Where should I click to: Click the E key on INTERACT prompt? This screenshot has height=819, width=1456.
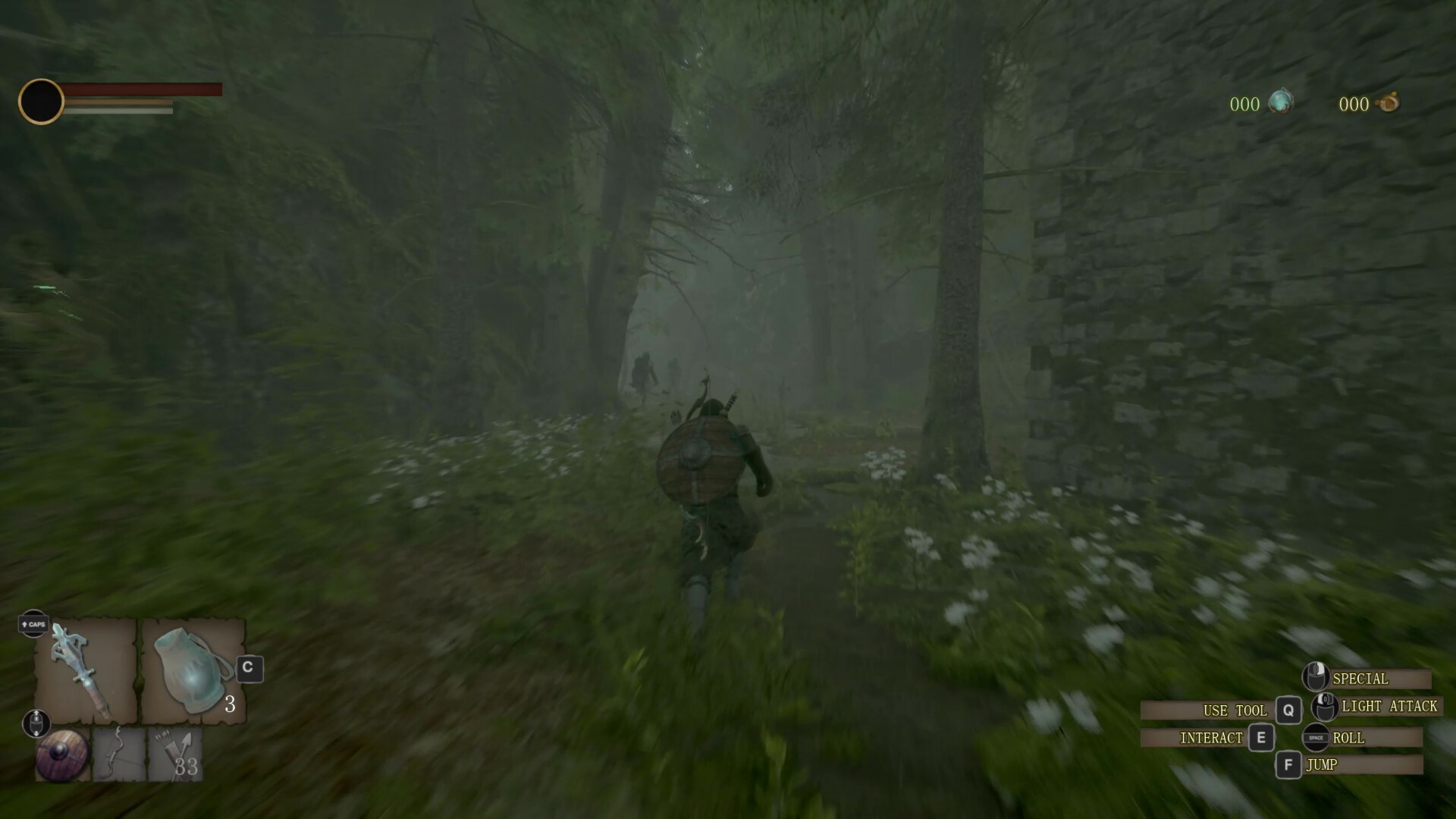[1260, 738]
